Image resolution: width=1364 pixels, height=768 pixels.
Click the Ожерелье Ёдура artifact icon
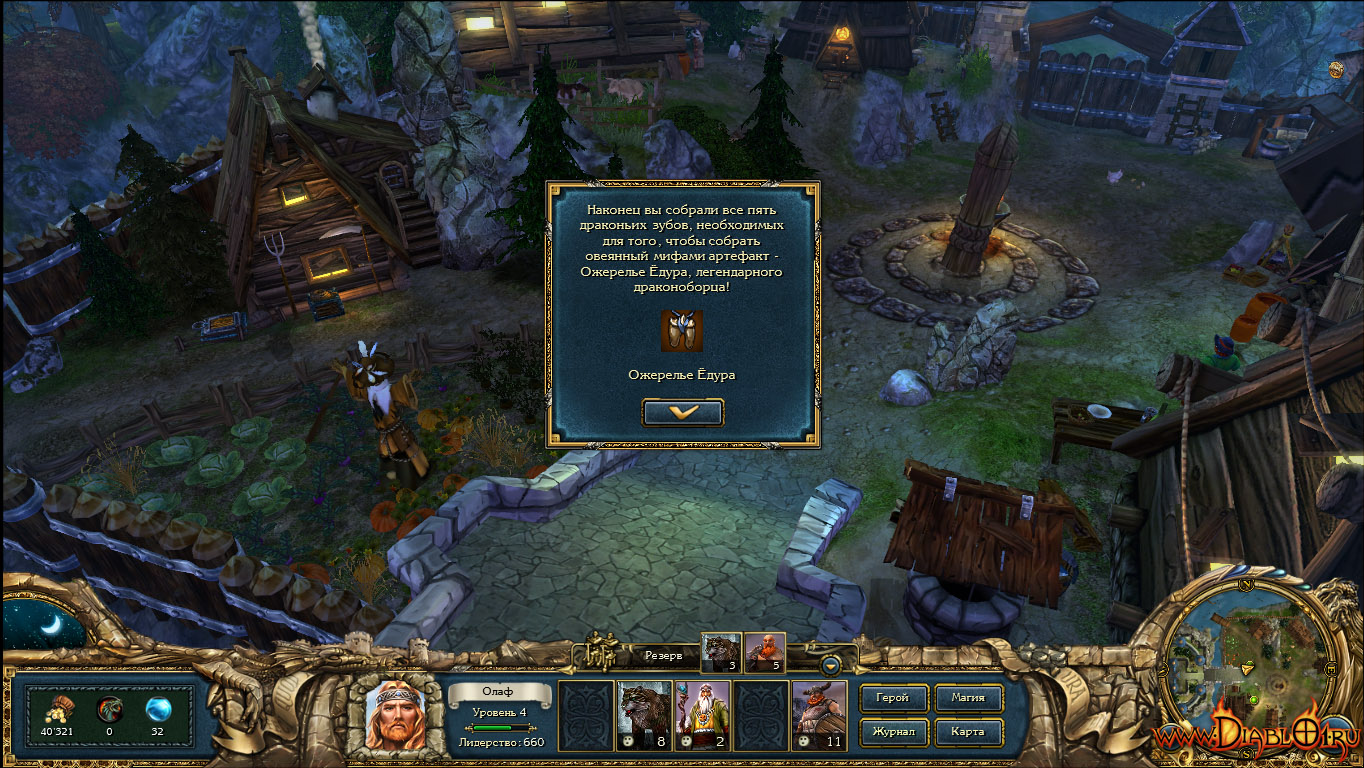point(682,331)
